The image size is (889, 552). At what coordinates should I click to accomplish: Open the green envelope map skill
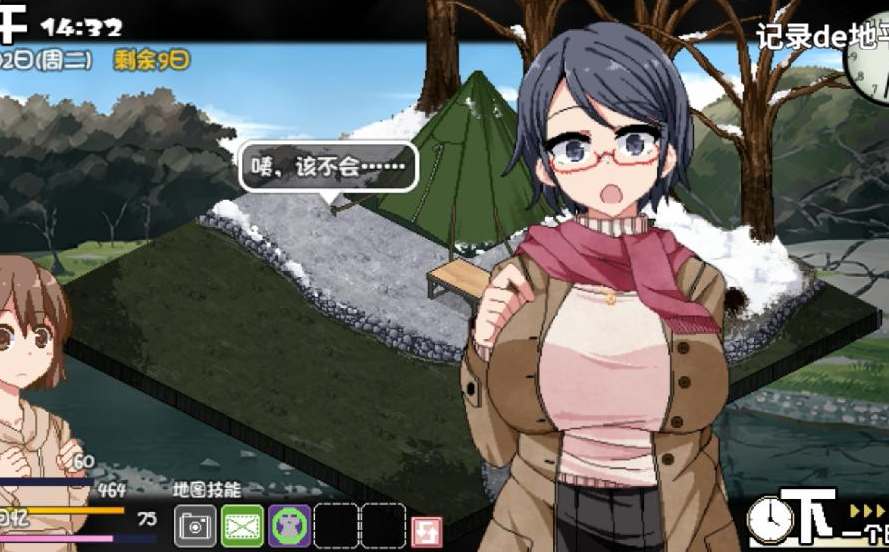242,526
